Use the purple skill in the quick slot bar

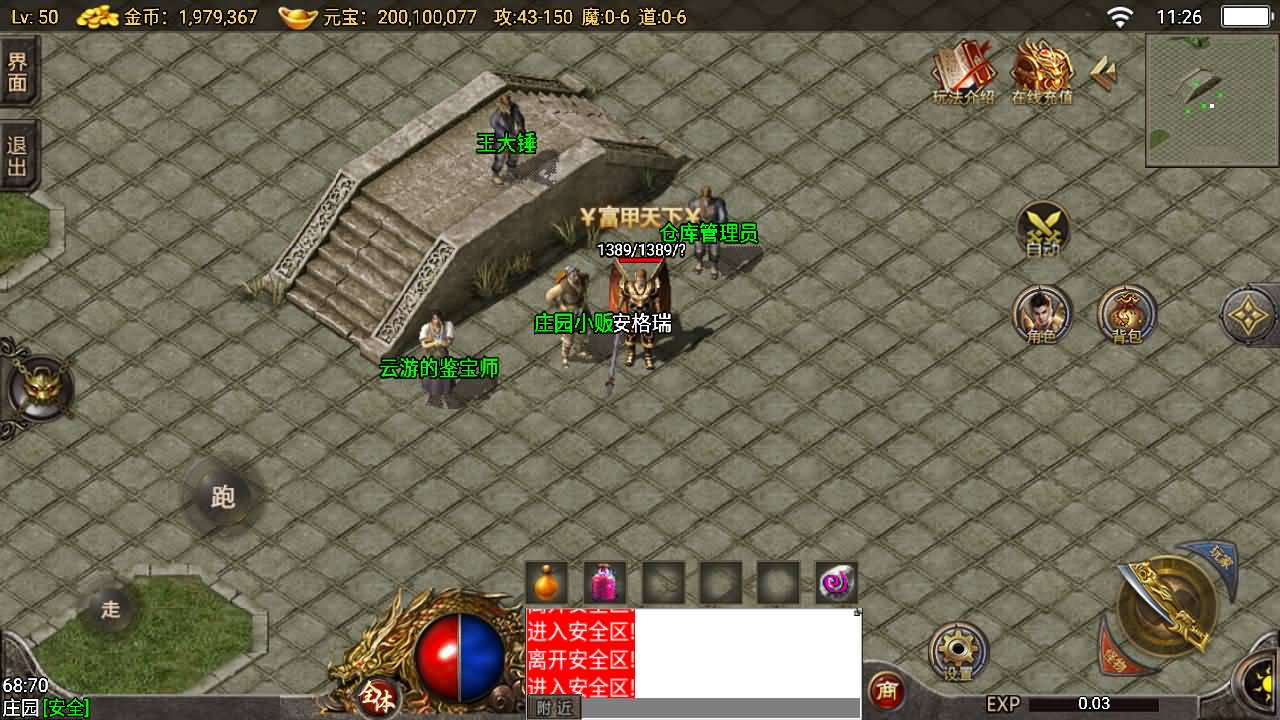835,584
